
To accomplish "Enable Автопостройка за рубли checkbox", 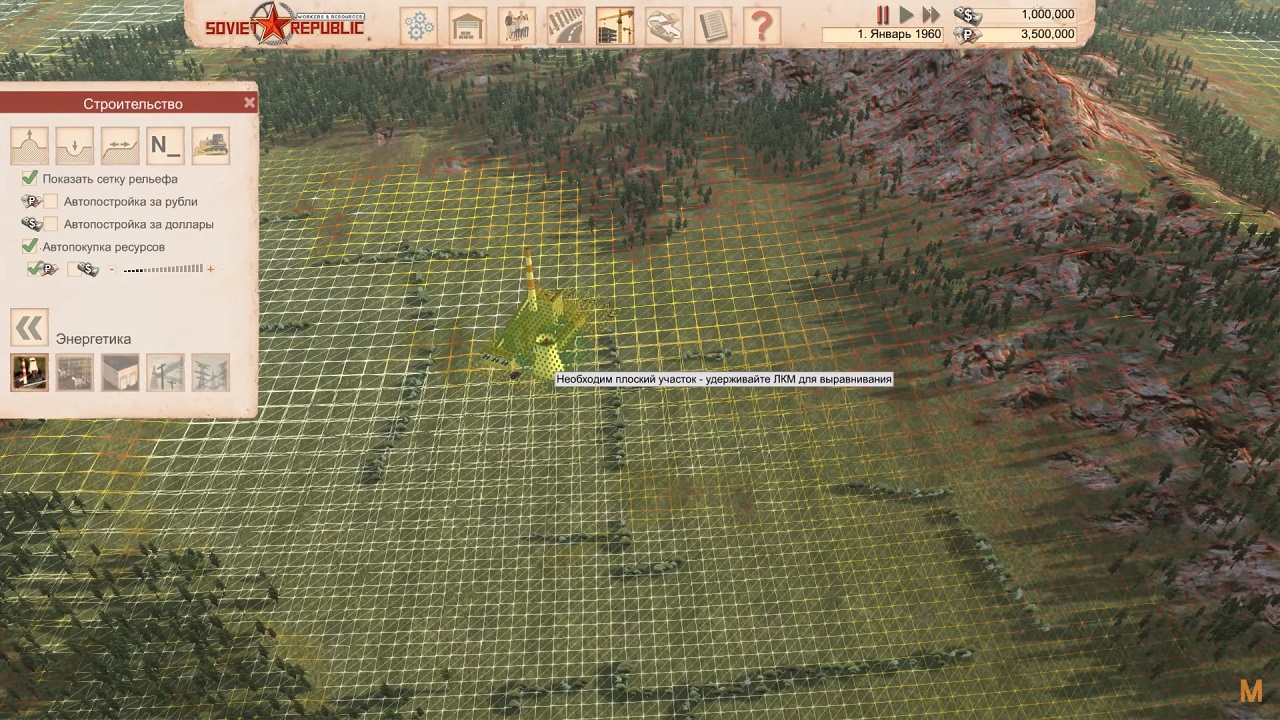I will pos(50,202).
